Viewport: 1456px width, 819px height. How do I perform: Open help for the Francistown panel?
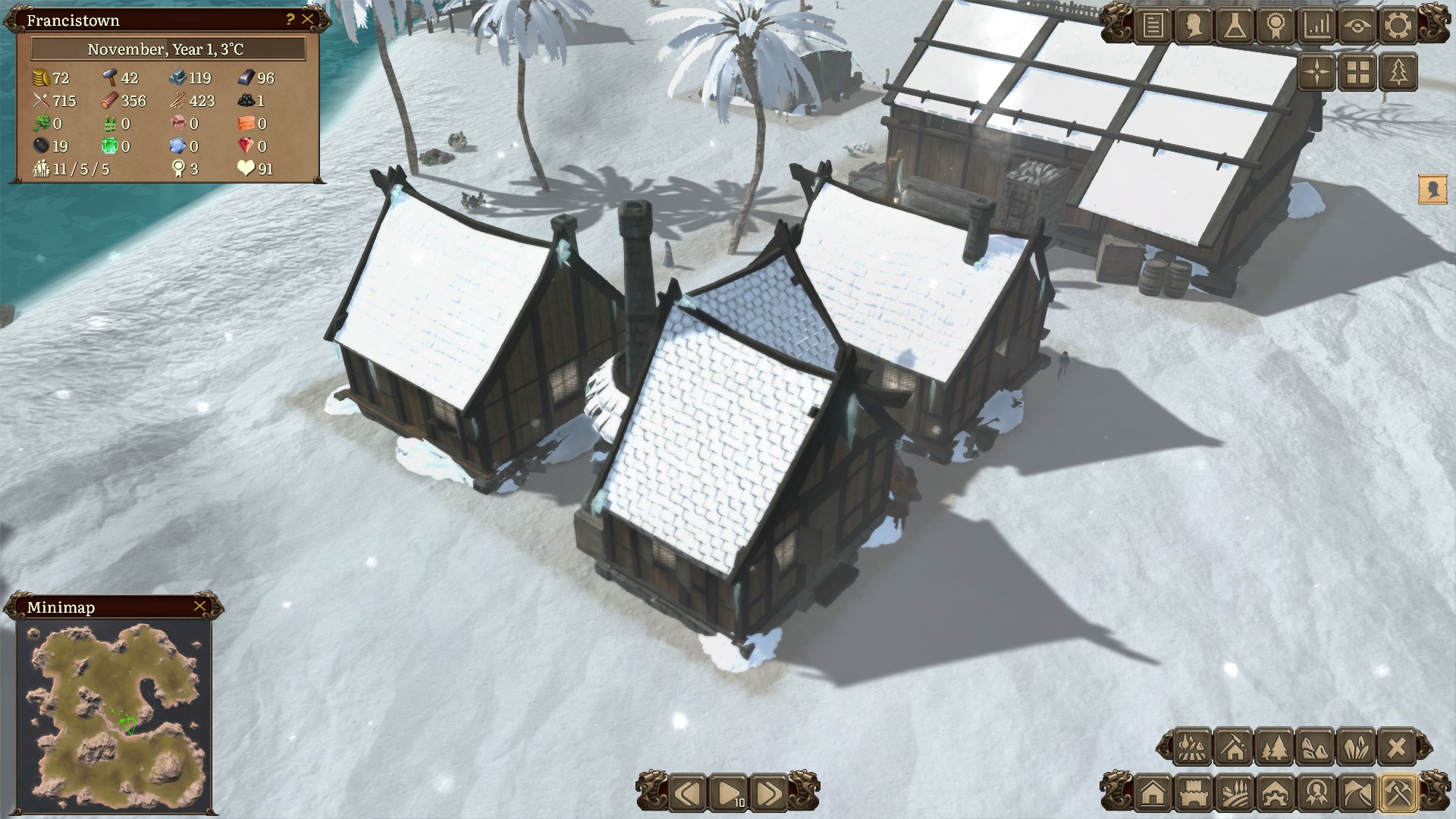click(x=290, y=20)
